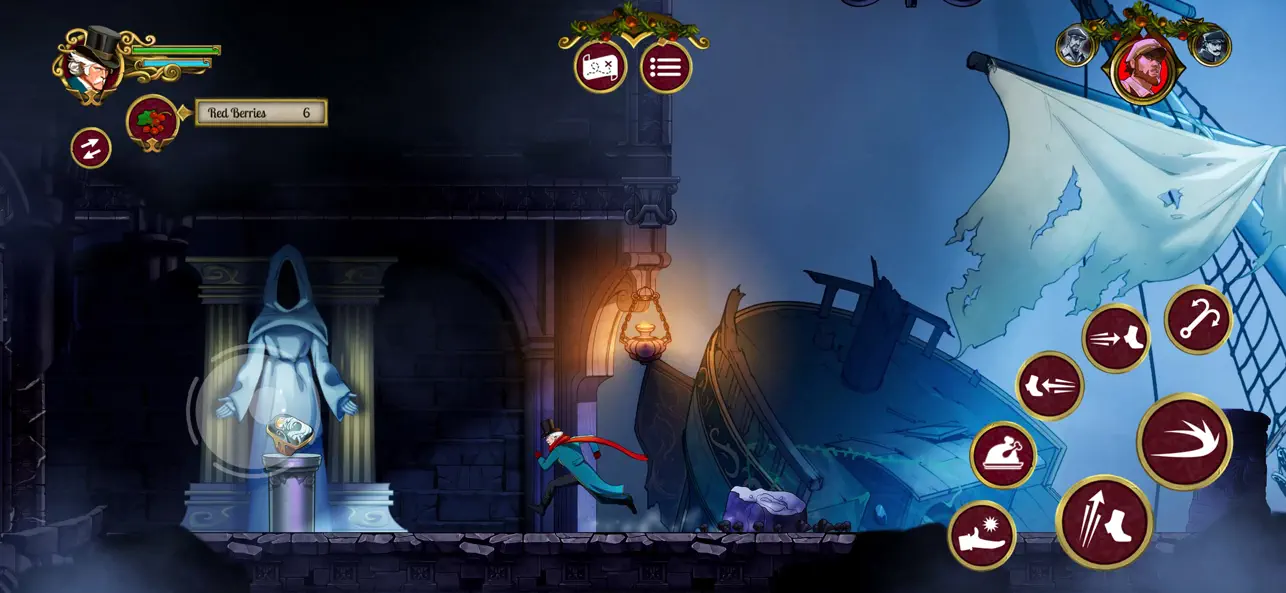Touch the virtual movement joystick
The width and height of the screenshot is (1286, 593).
tap(242, 408)
